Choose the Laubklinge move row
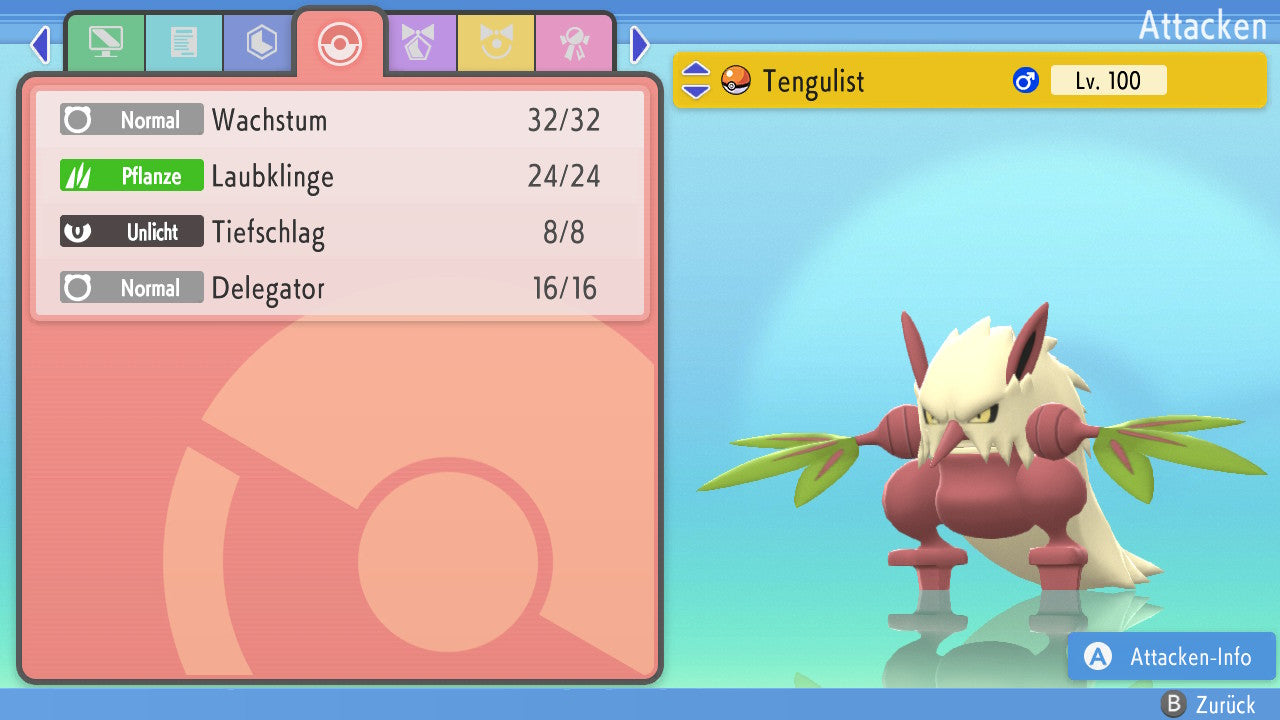This screenshot has height=720, width=1280. [340, 177]
